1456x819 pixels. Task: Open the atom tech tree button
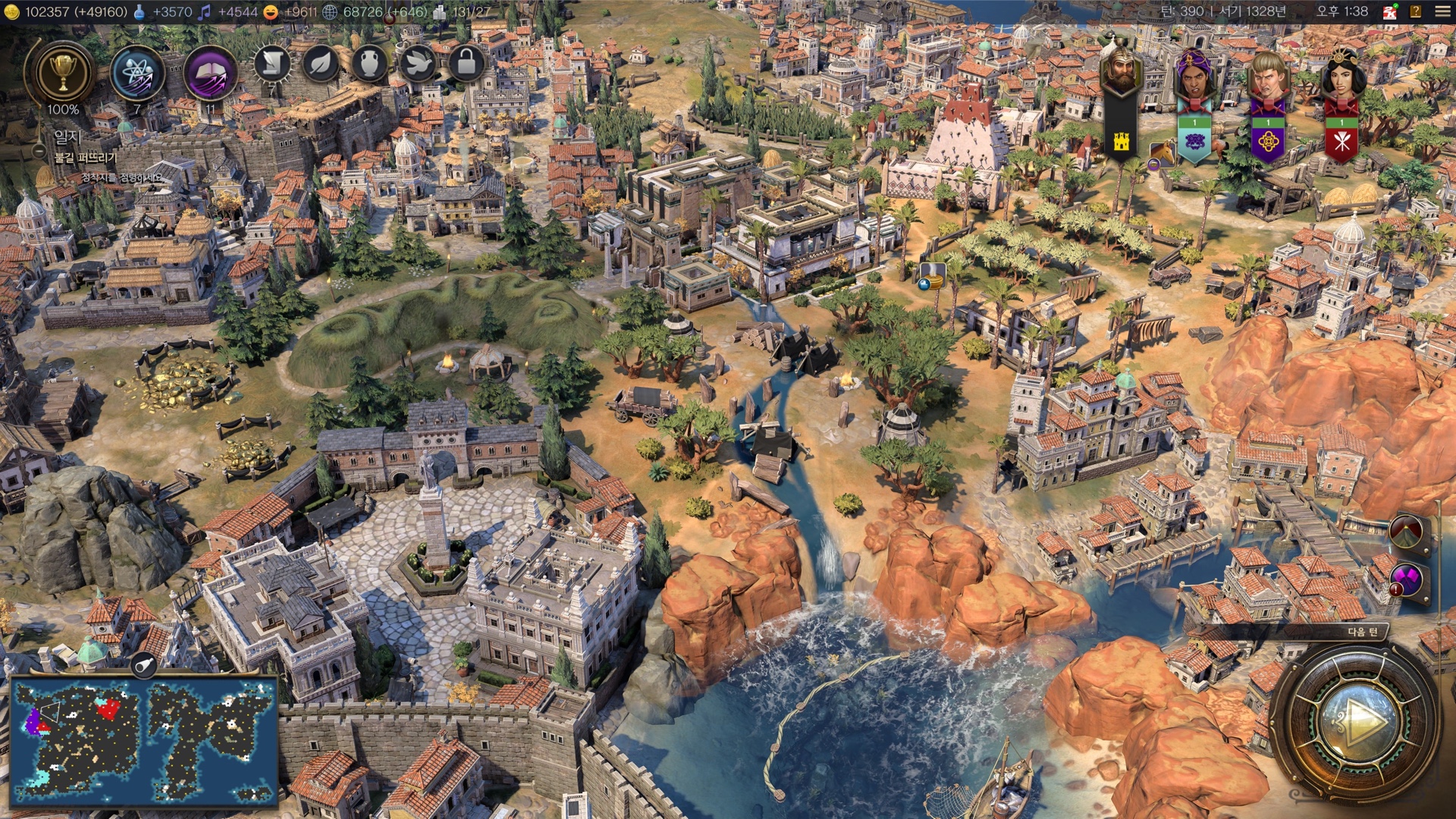136,74
